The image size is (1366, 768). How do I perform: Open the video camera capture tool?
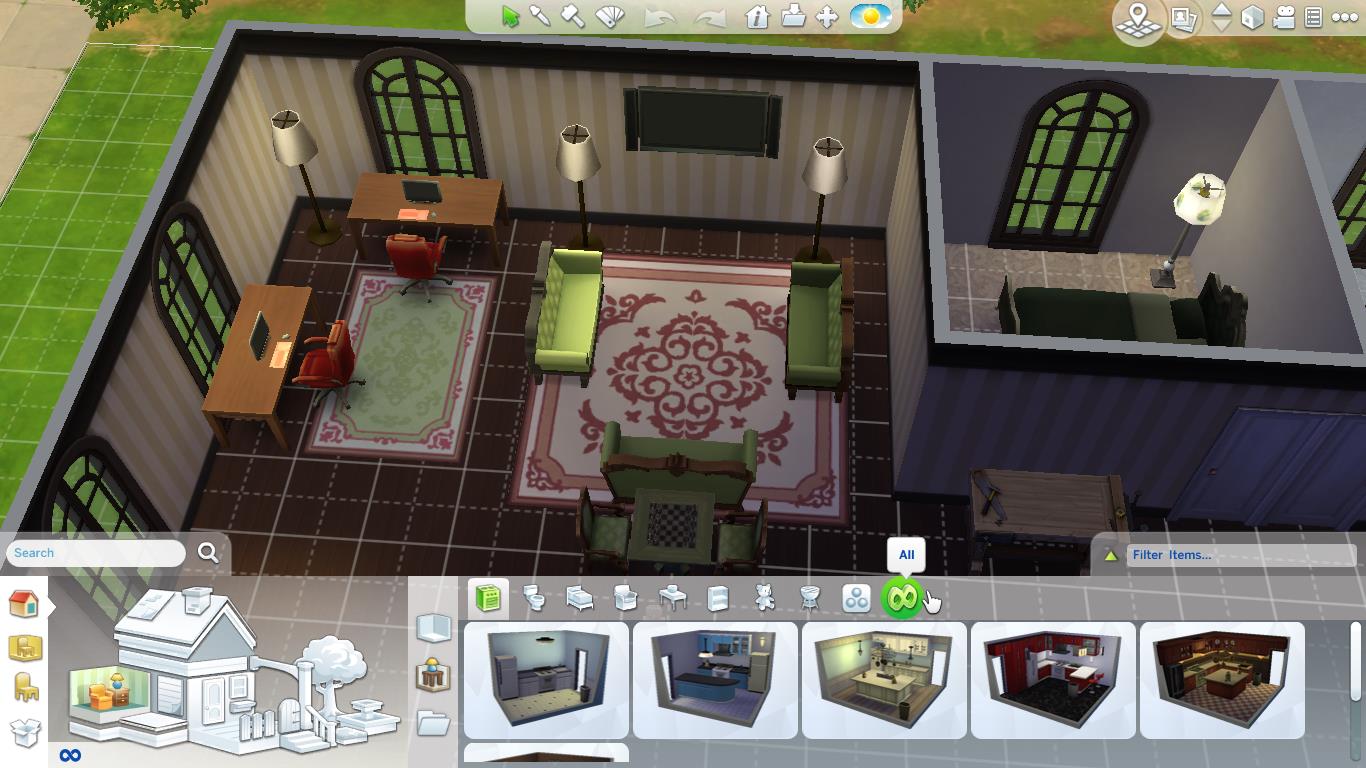(1282, 18)
